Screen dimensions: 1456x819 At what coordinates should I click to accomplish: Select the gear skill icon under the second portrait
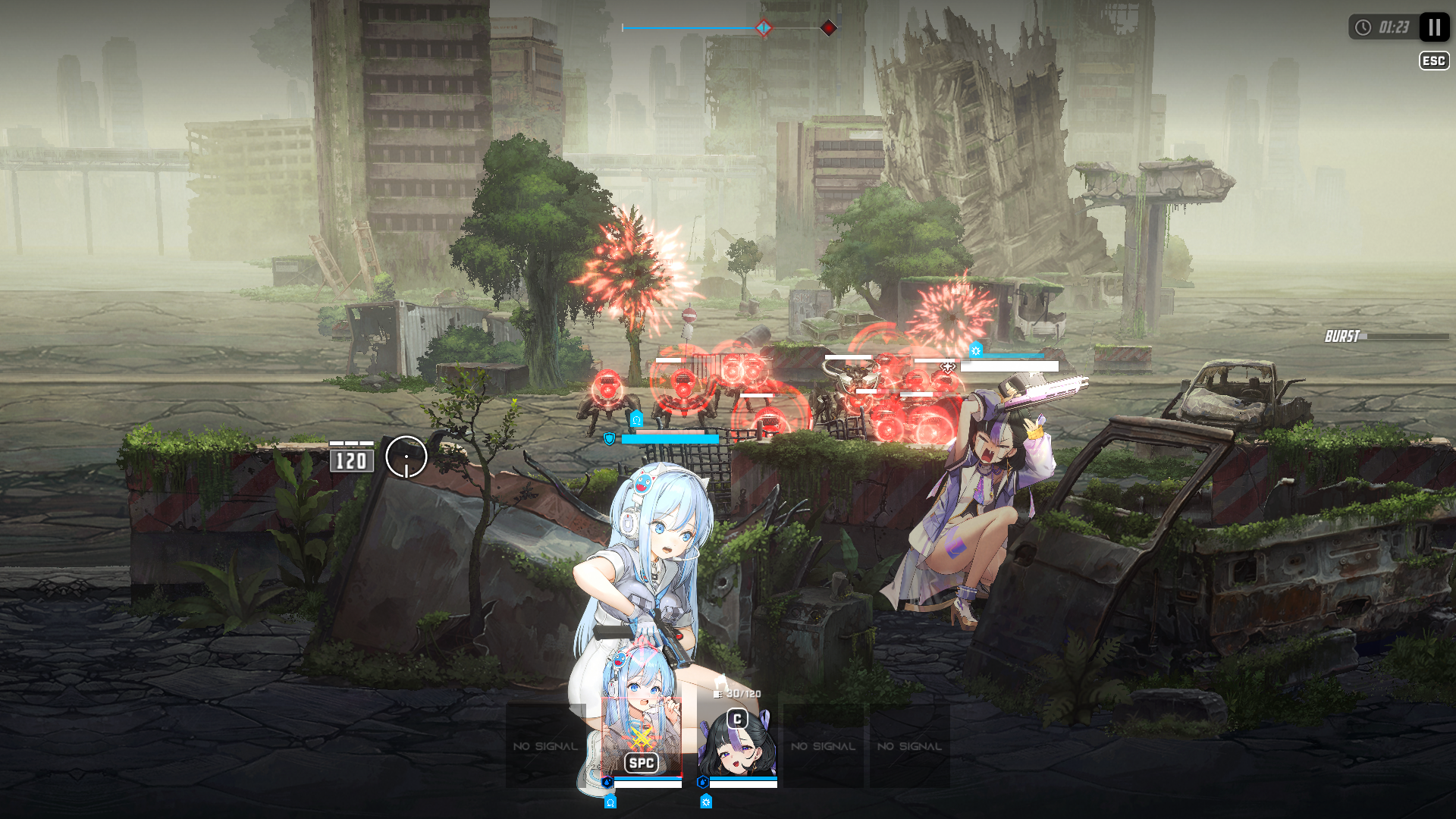coord(706,802)
